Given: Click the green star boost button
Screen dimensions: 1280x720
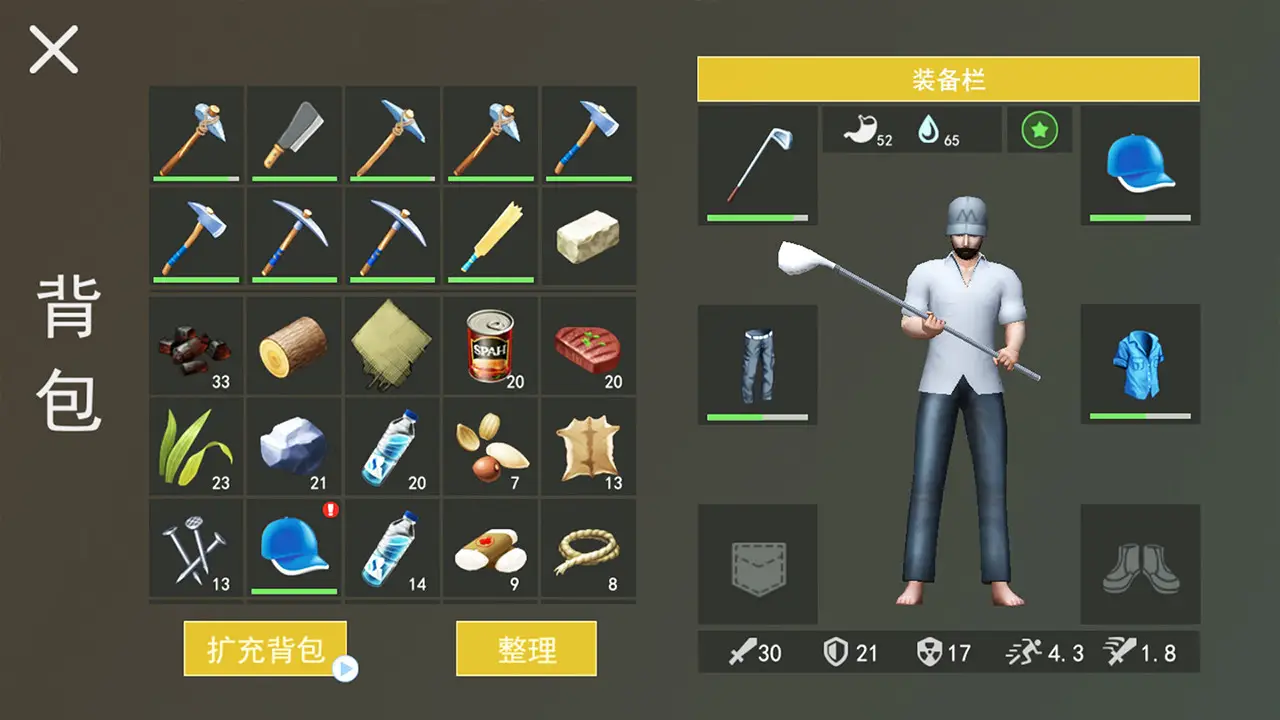Looking at the screenshot, I should click(x=1040, y=129).
